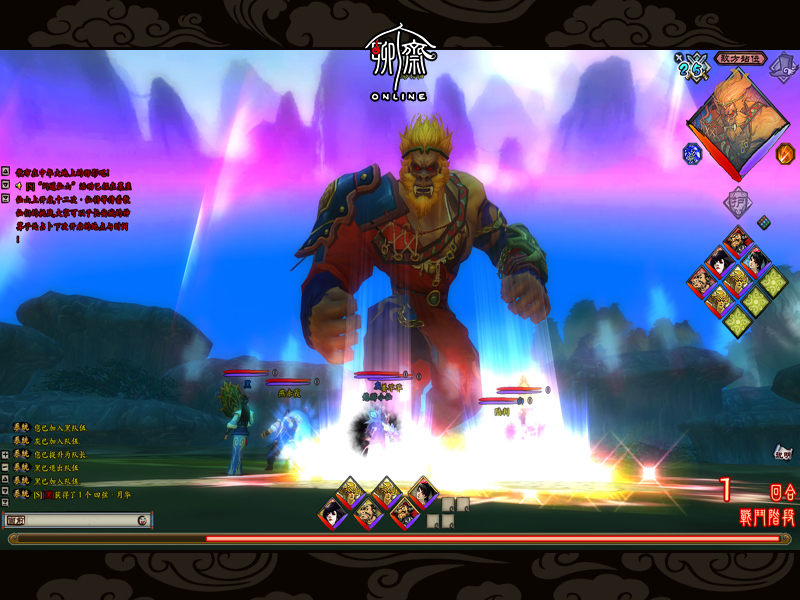Activate the blue orb skill icon
Image resolution: width=800 pixels, height=600 pixels.
(691, 154)
